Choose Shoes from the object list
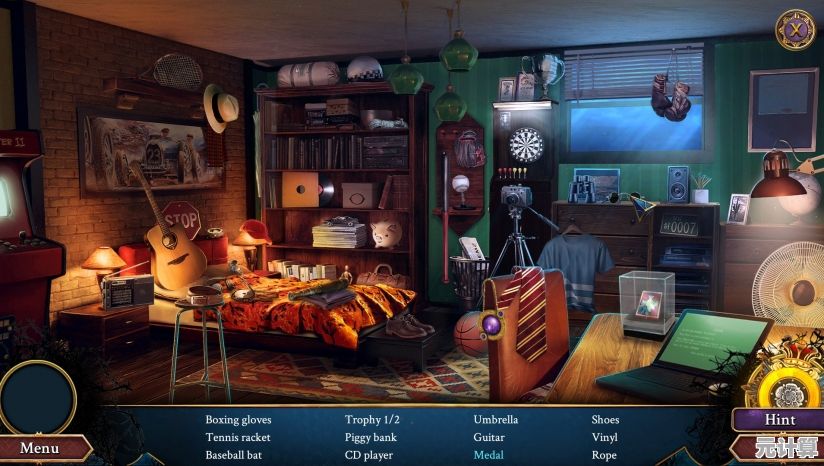The height and width of the screenshot is (466, 824). [x=605, y=420]
